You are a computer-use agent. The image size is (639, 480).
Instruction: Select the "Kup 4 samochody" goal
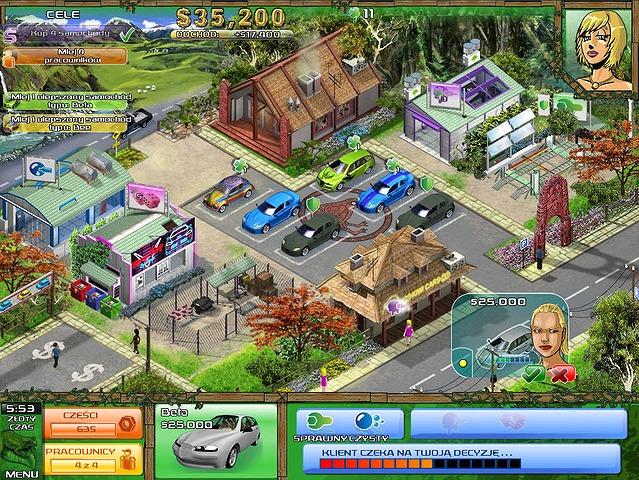coord(71,33)
